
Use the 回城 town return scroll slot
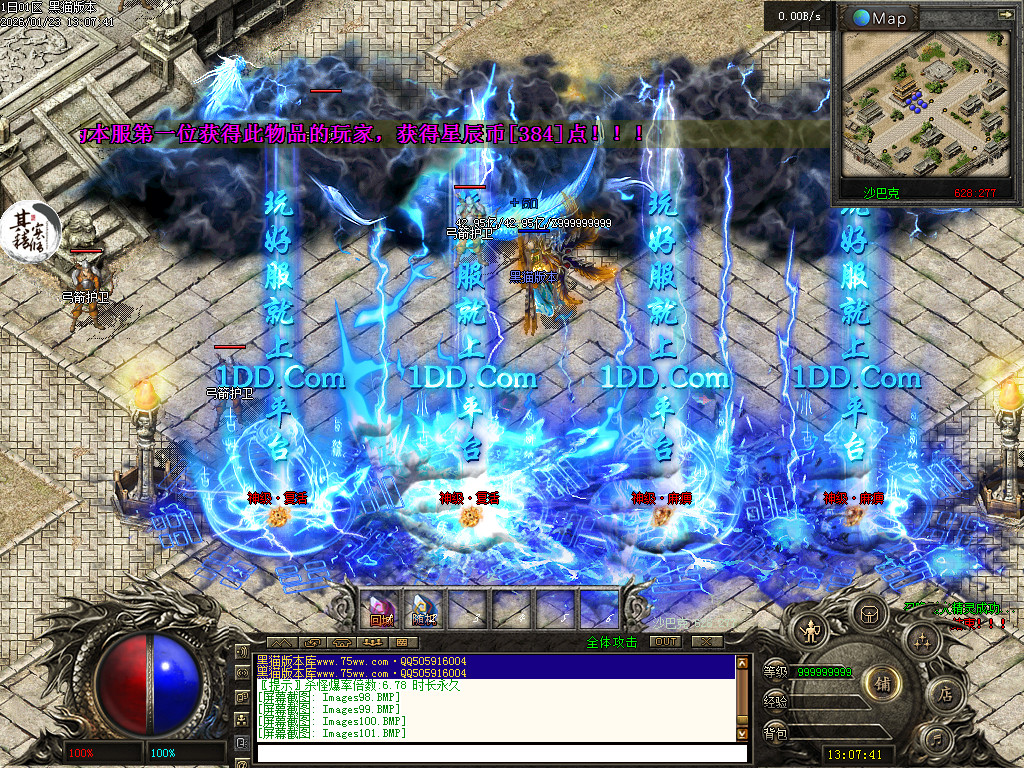[381, 608]
